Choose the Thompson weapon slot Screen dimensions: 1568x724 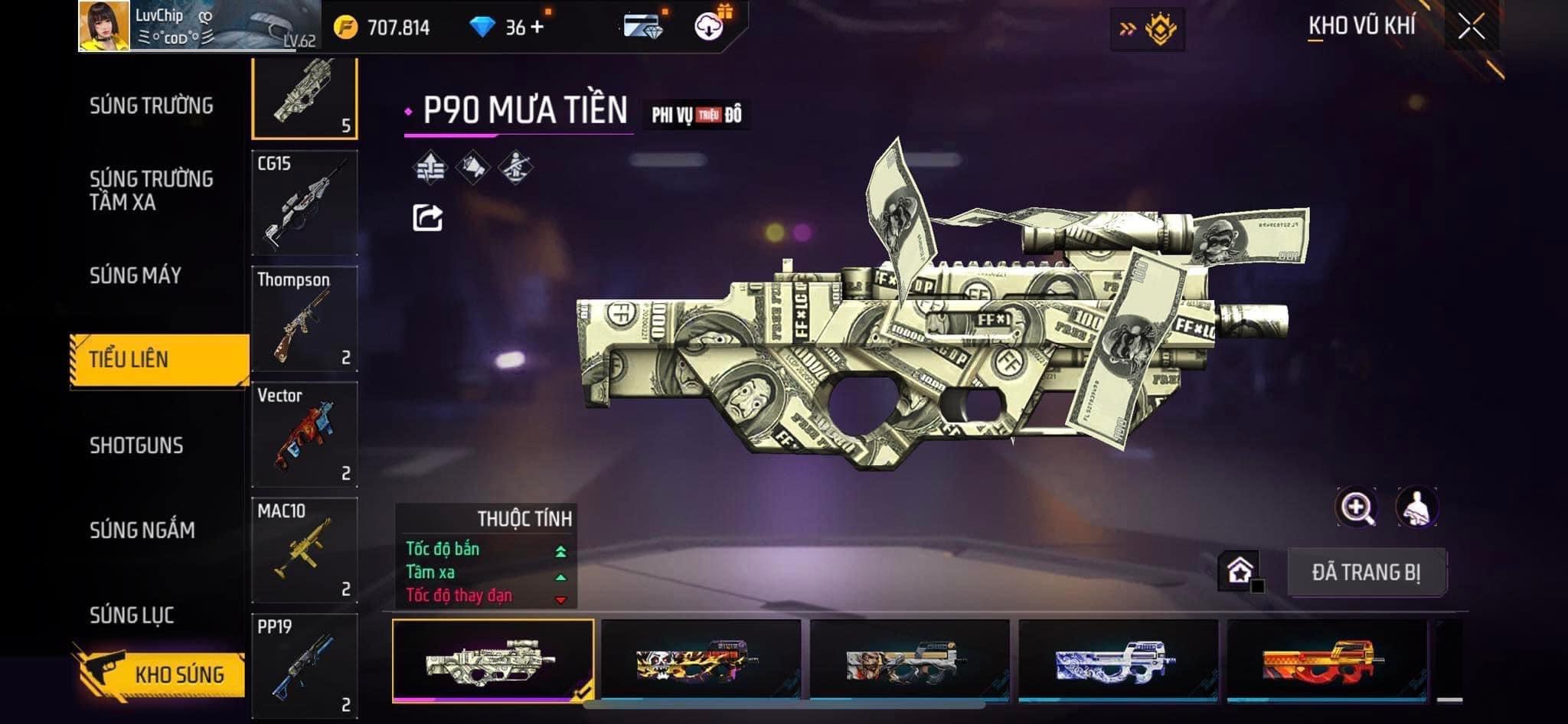point(305,318)
